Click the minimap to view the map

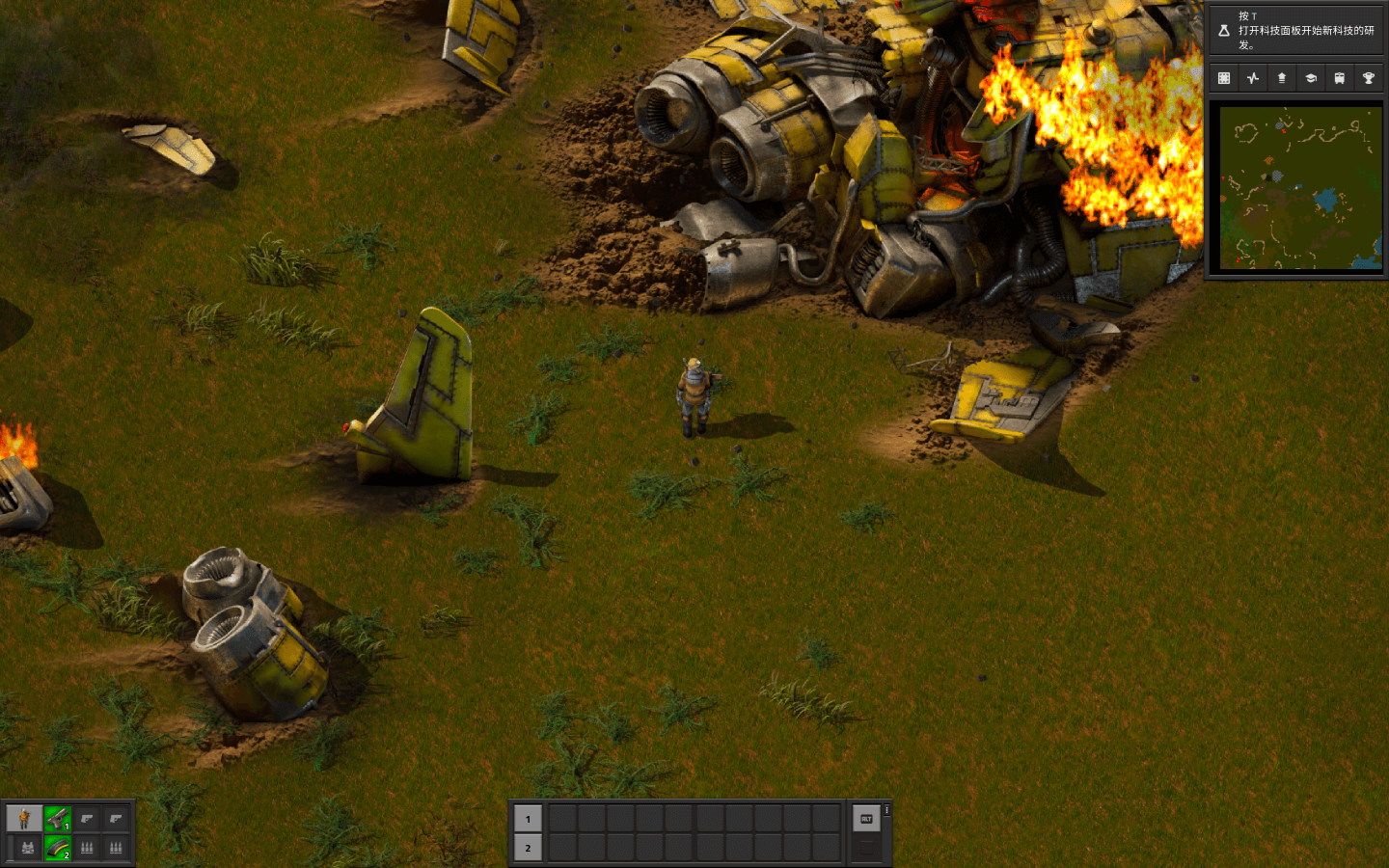[1297, 189]
